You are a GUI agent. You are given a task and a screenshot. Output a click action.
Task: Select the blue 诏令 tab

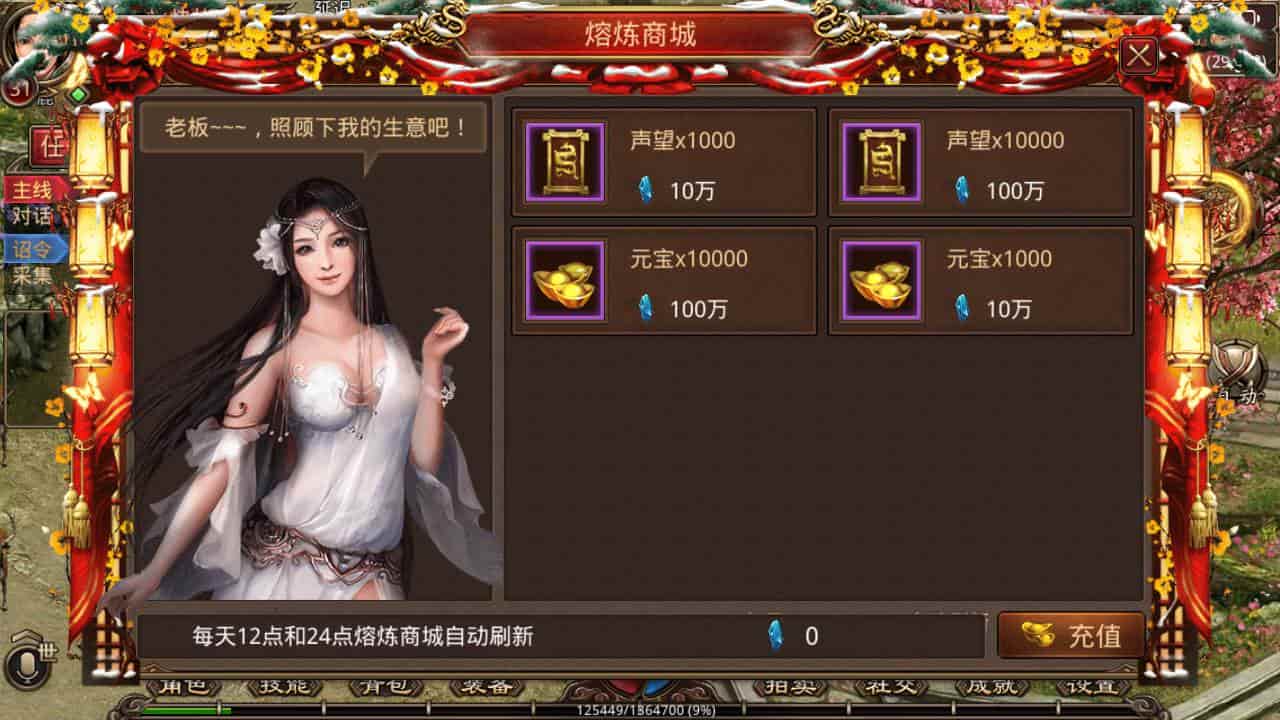tap(33, 249)
